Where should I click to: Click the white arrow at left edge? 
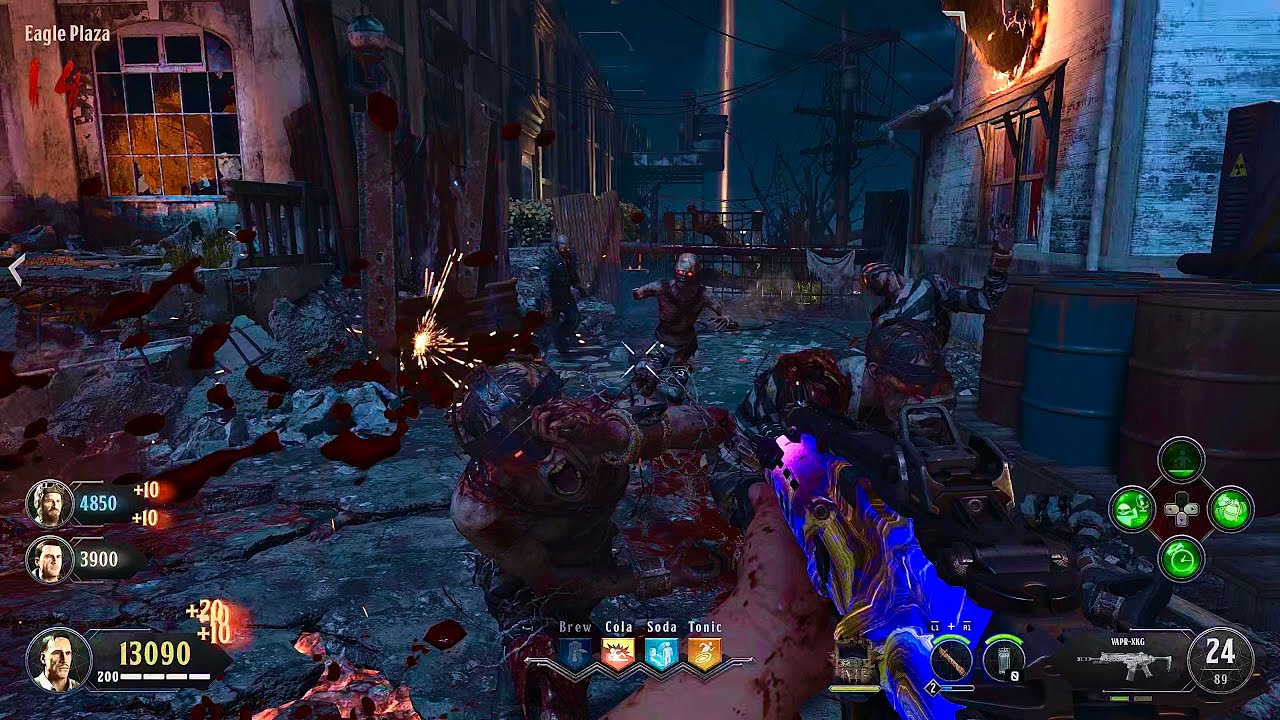15,268
